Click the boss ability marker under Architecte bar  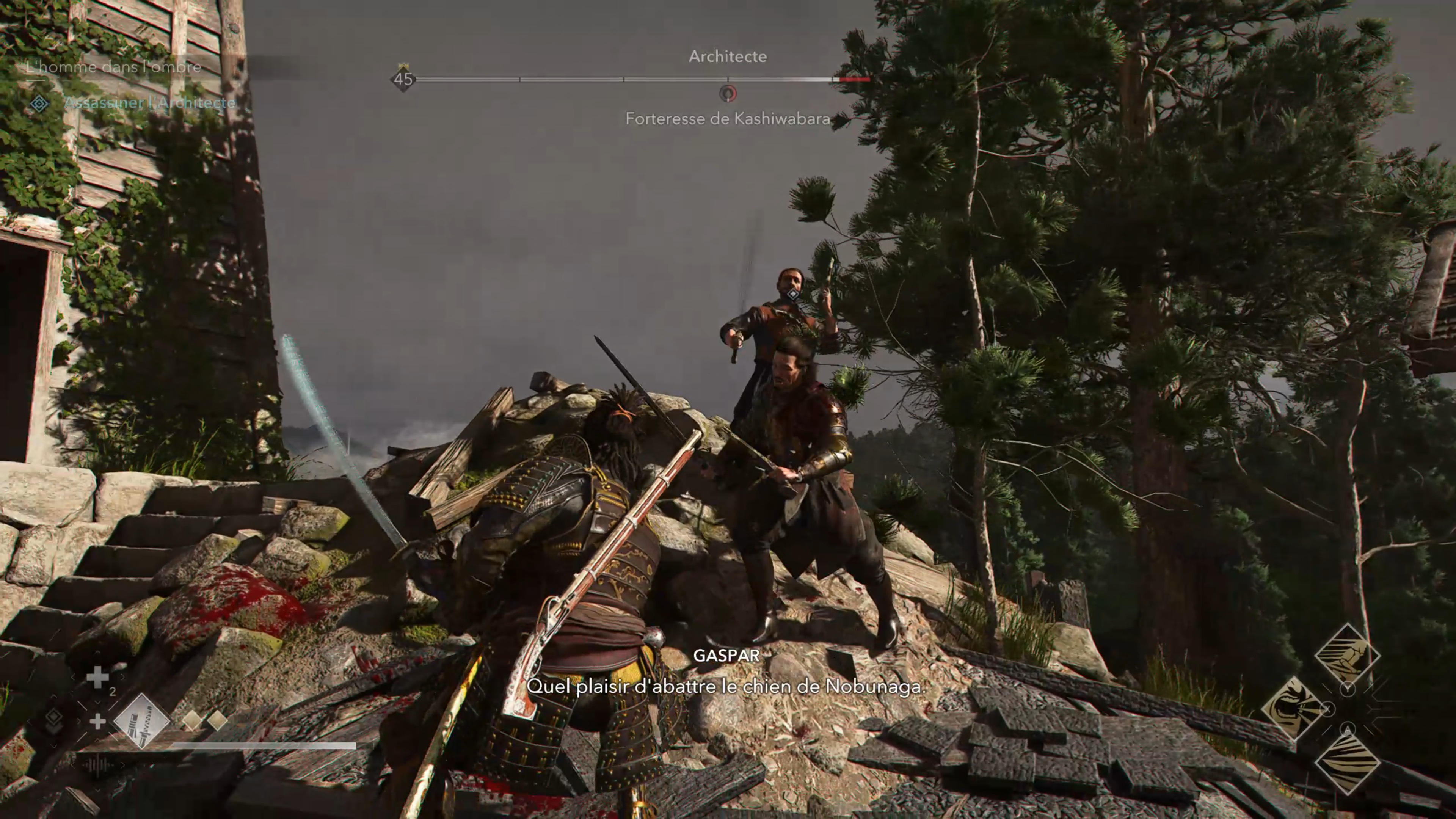(728, 93)
